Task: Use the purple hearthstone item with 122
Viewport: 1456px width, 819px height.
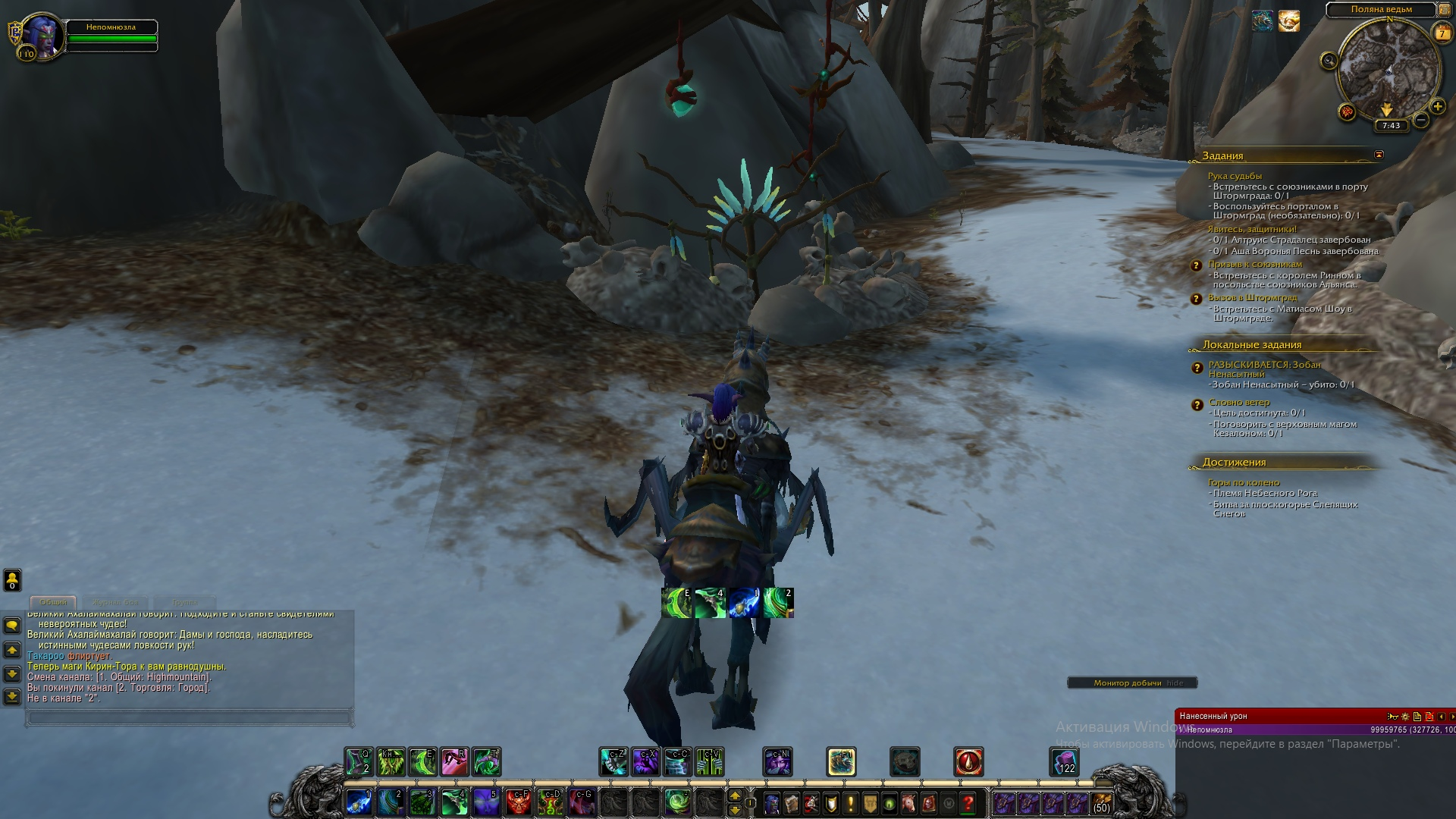Action: (x=1063, y=761)
